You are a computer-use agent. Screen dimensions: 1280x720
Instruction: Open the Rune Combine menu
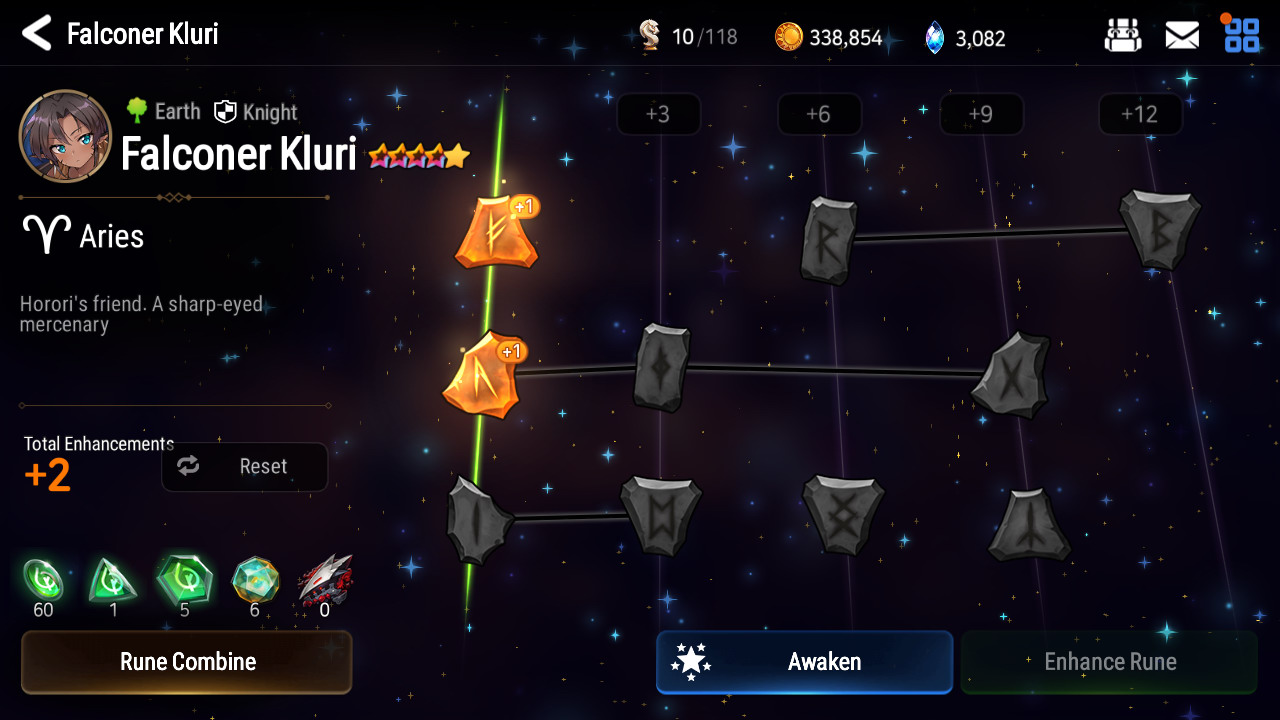click(x=187, y=662)
